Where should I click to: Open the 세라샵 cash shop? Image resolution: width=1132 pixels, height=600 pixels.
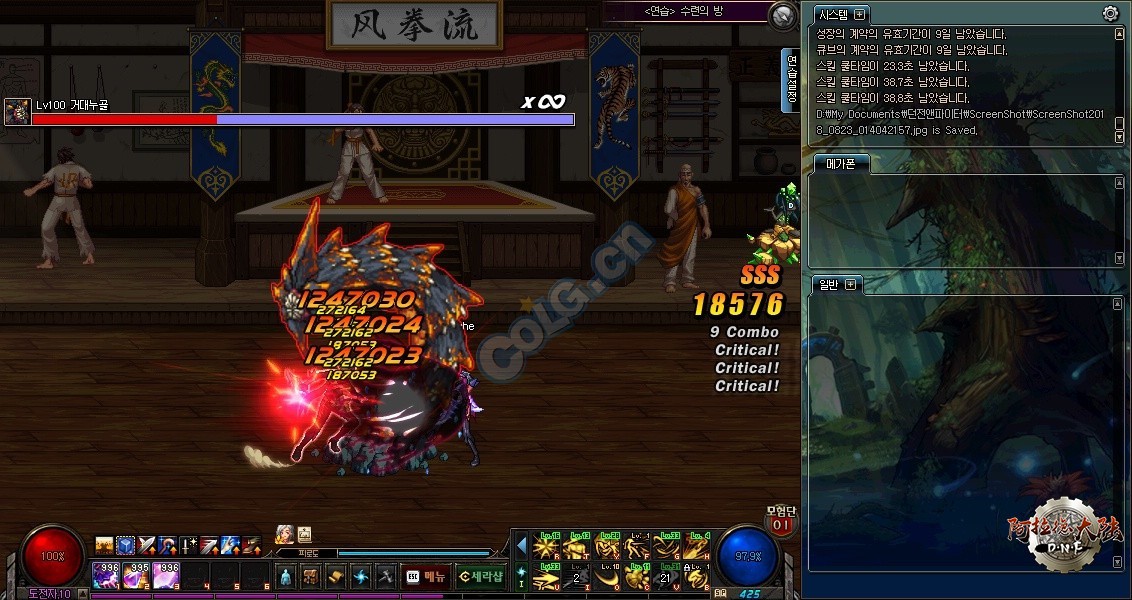click(481, 576)
